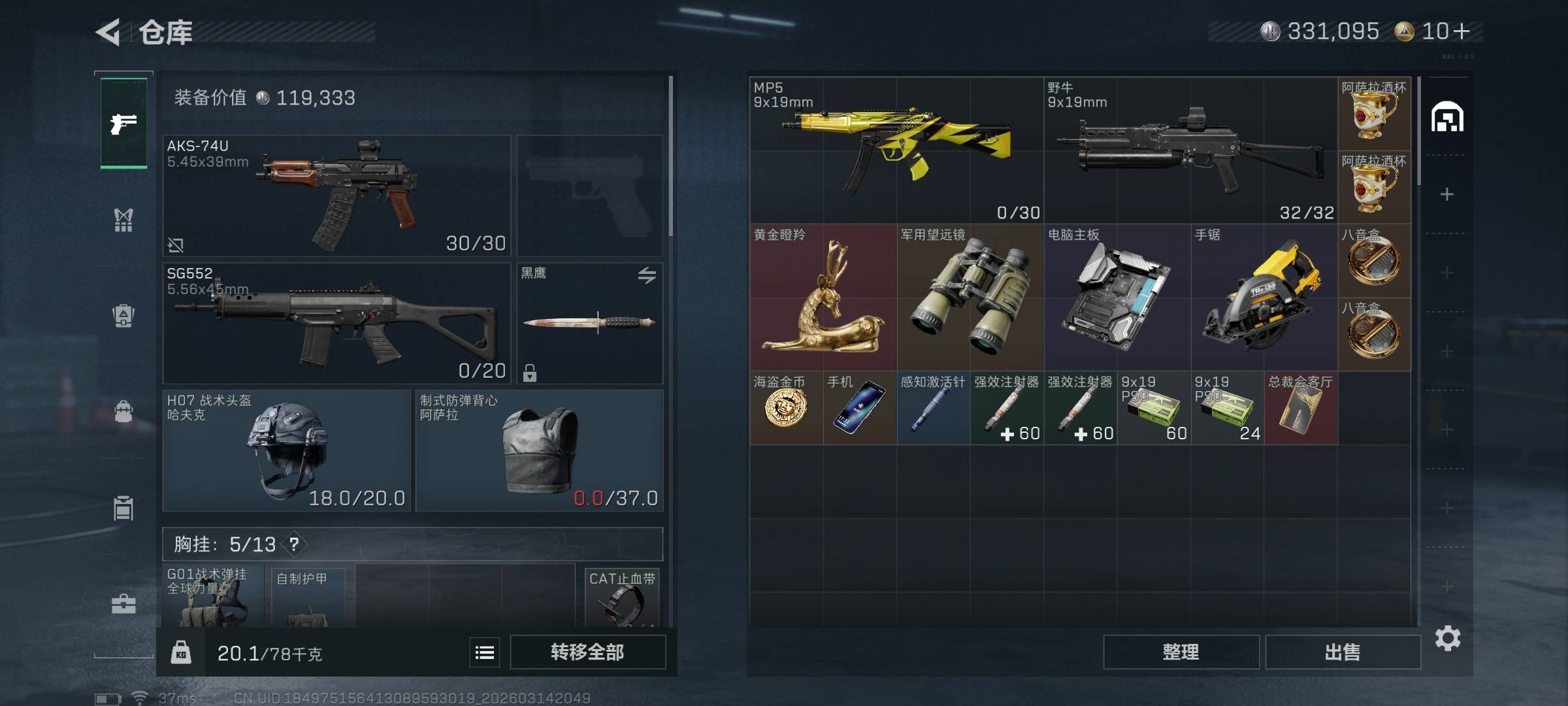The width and height of the screenshot is (1568, 706).
Task: Select the 黄金瞪羚 golden gazelle item
Action: [823, 297]
